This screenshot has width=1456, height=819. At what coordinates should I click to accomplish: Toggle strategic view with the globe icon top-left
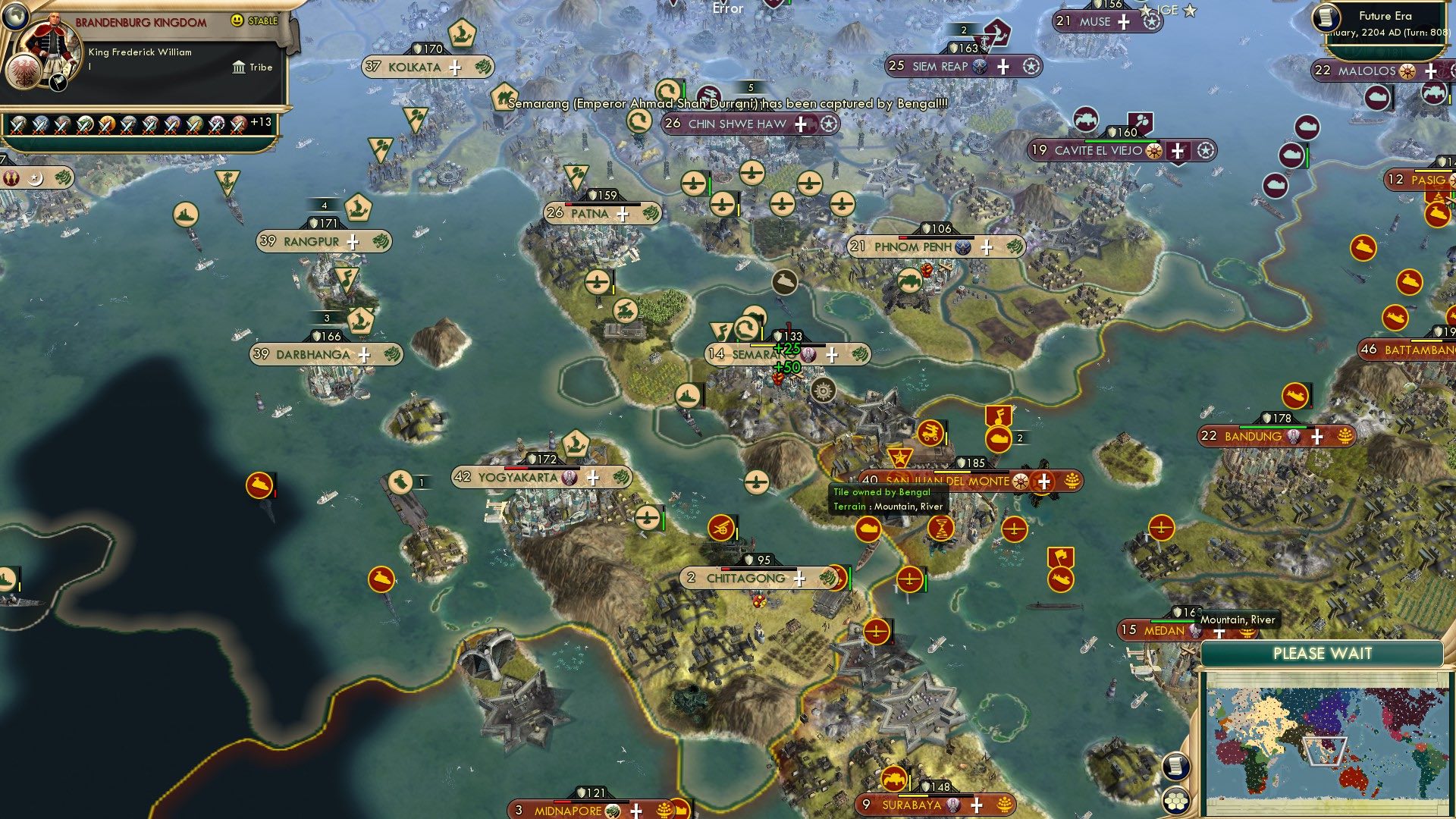pos(15,17)
